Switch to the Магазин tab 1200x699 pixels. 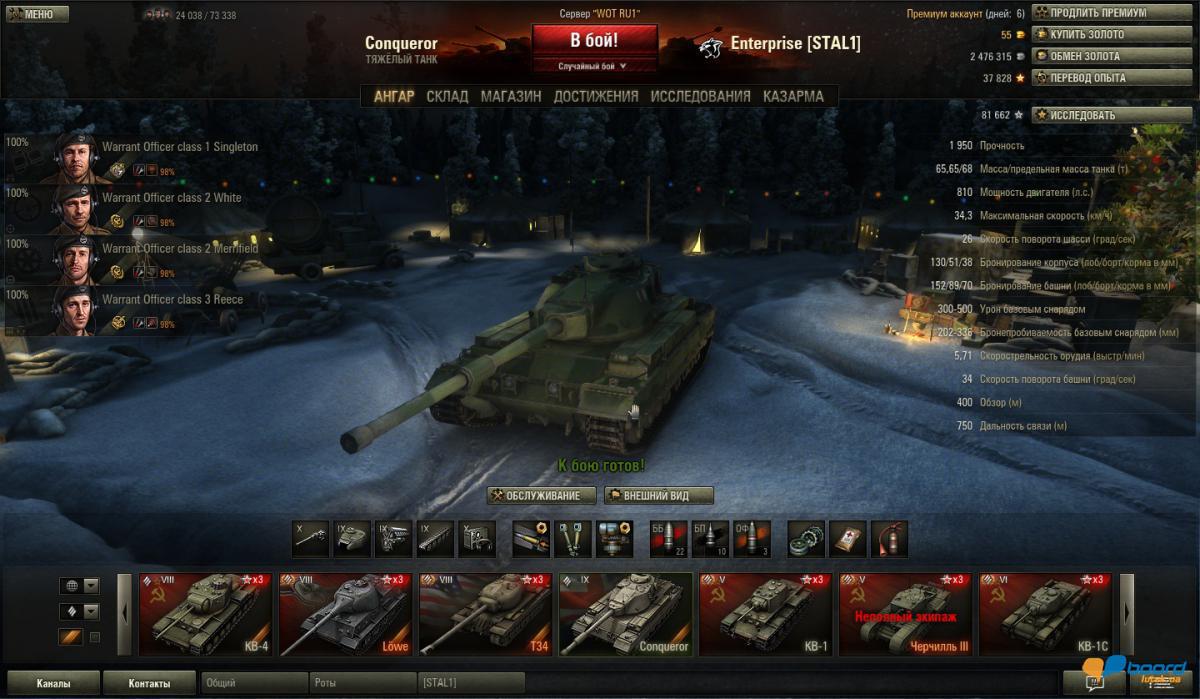[x=511, y=96]
